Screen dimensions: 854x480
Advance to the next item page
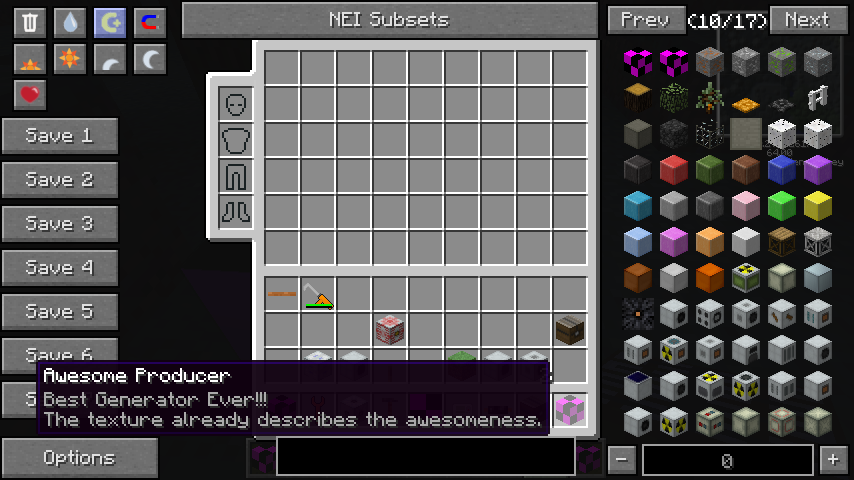[807, 20]
